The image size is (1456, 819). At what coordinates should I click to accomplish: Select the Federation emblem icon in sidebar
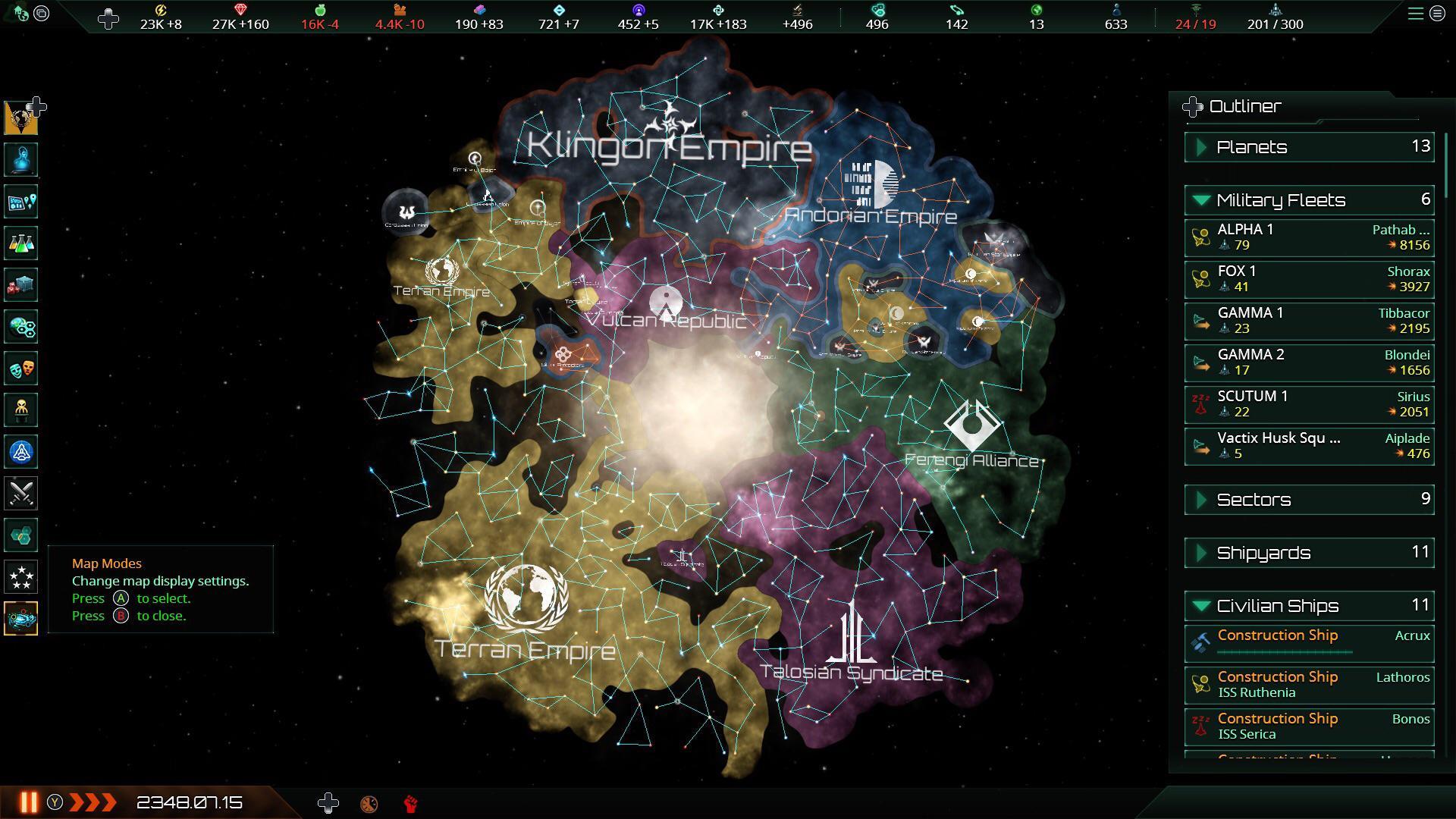pos(20,451)
